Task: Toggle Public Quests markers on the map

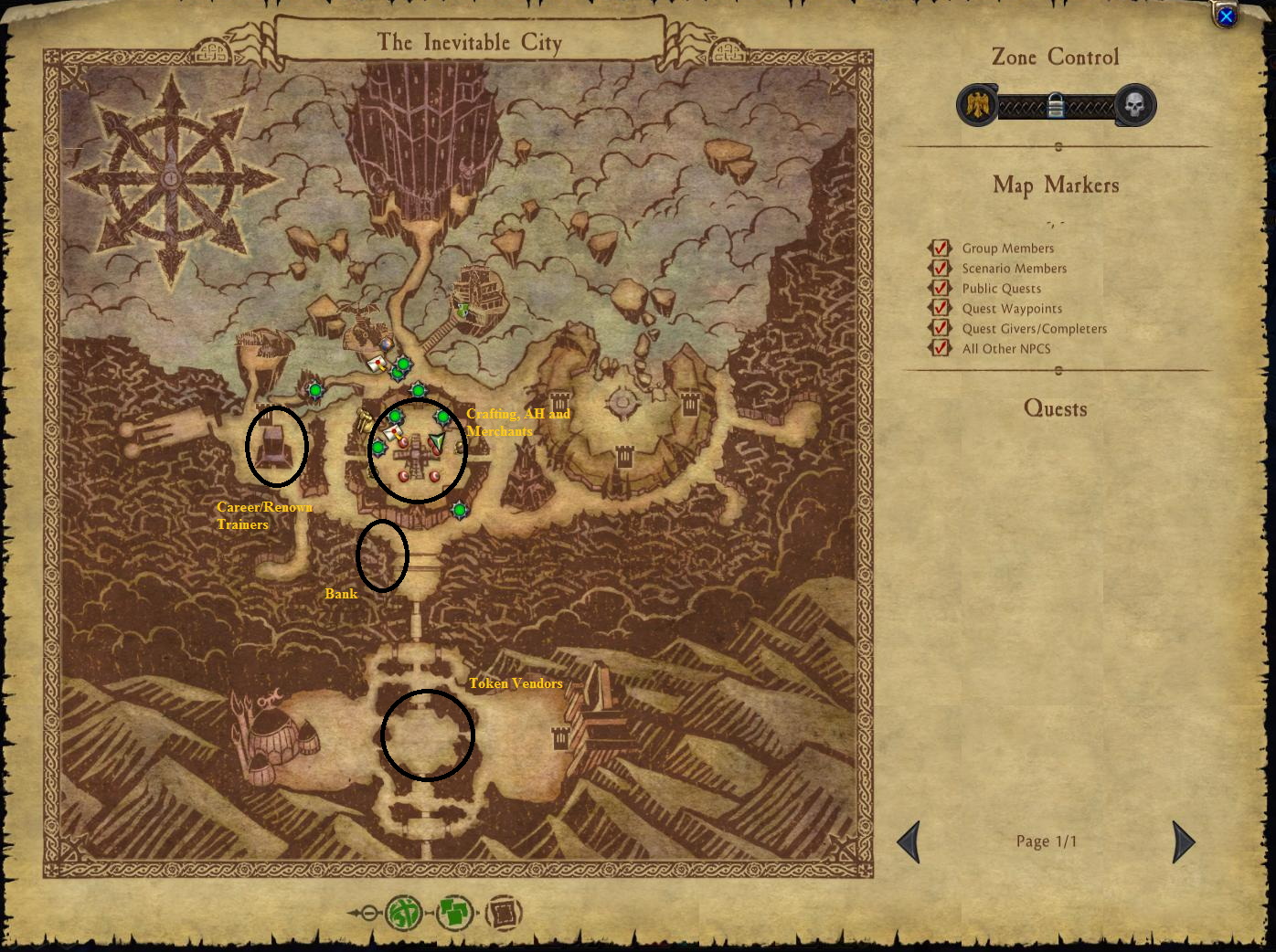Action: point(940,289)
